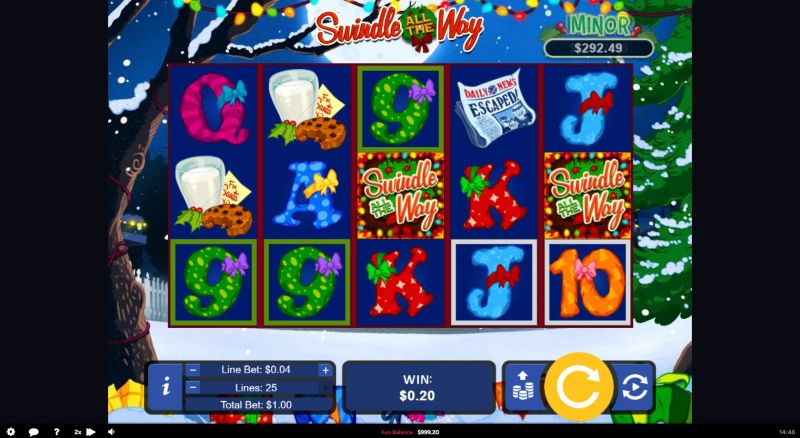Show help with the question mark icon
Image resolution: width=800 pixels, height=438 pixels.
[56, 432]
